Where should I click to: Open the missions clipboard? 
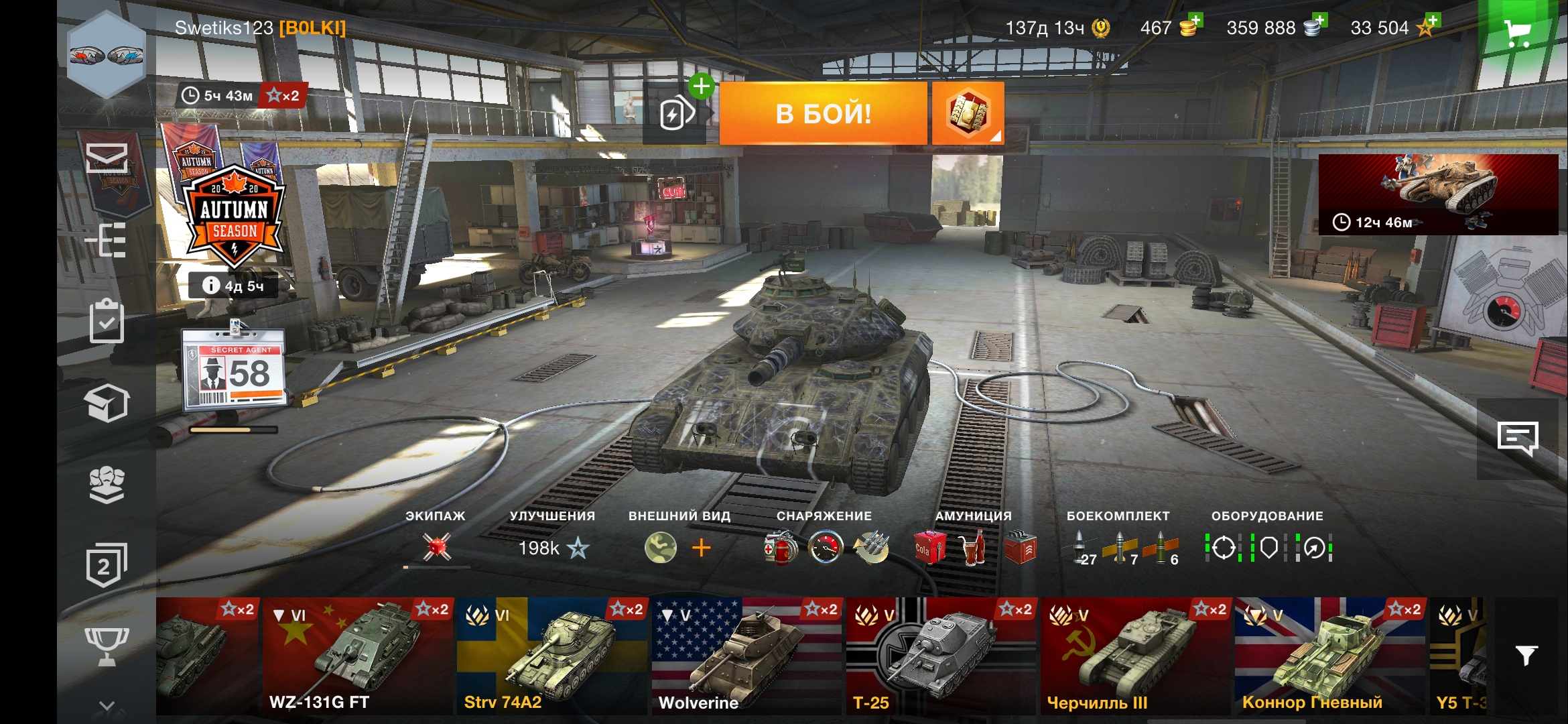(x=107, y=322)
